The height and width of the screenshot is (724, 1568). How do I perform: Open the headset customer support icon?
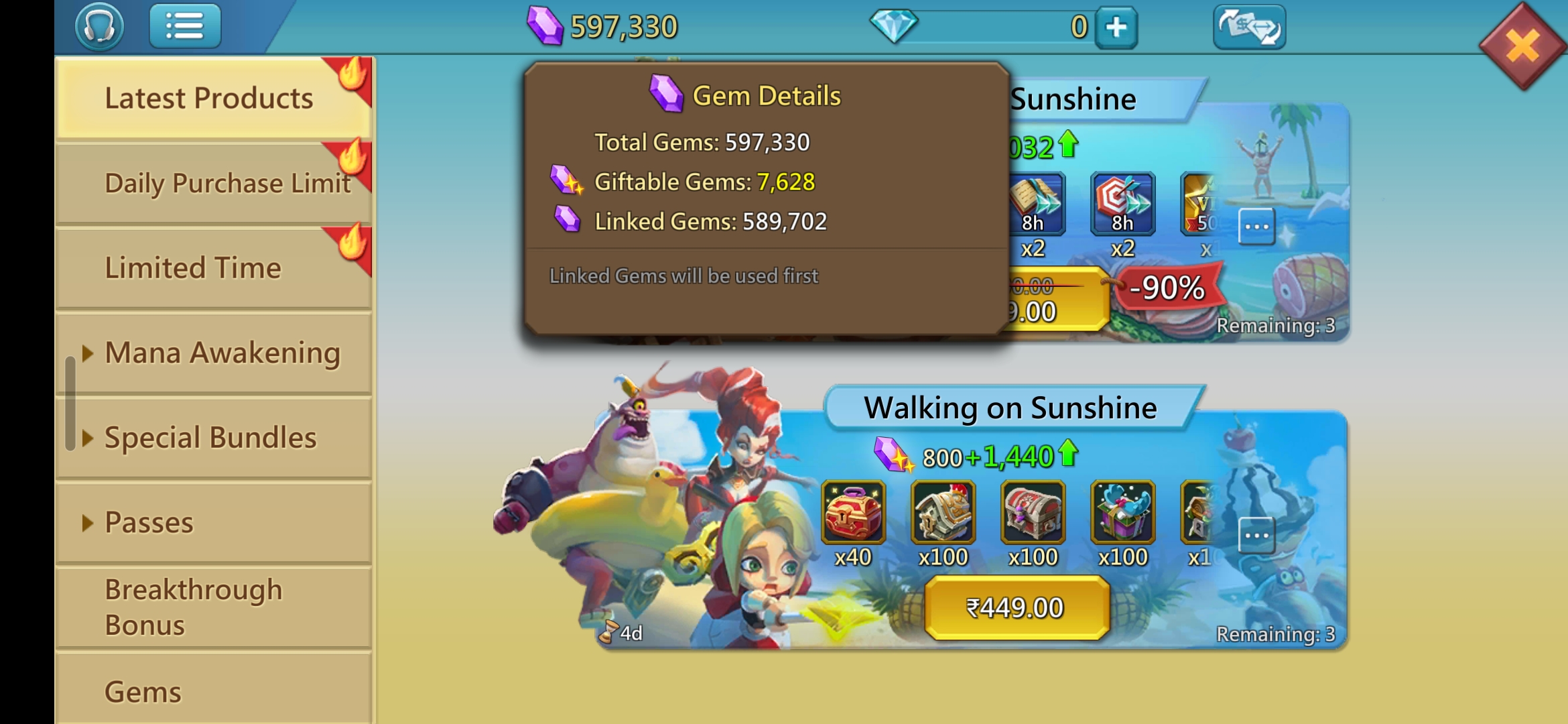tap(99, 27)
